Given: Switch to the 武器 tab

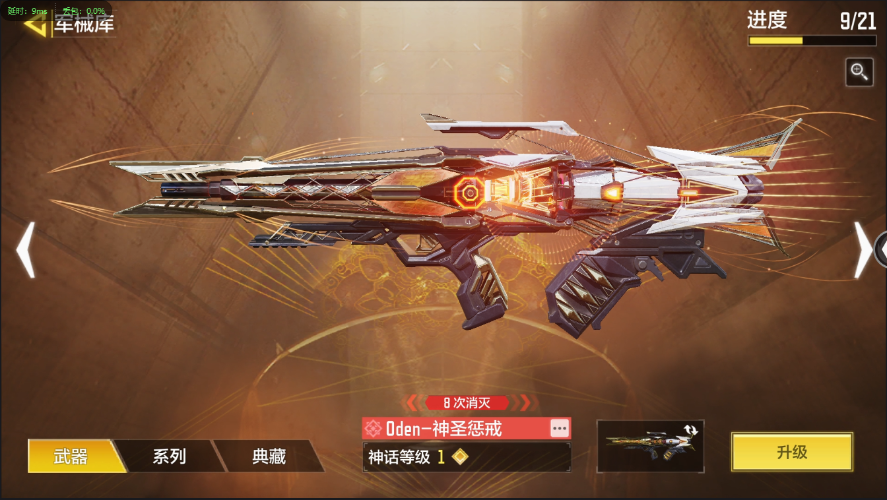Looking at the screenshot, I should point(71,456).
